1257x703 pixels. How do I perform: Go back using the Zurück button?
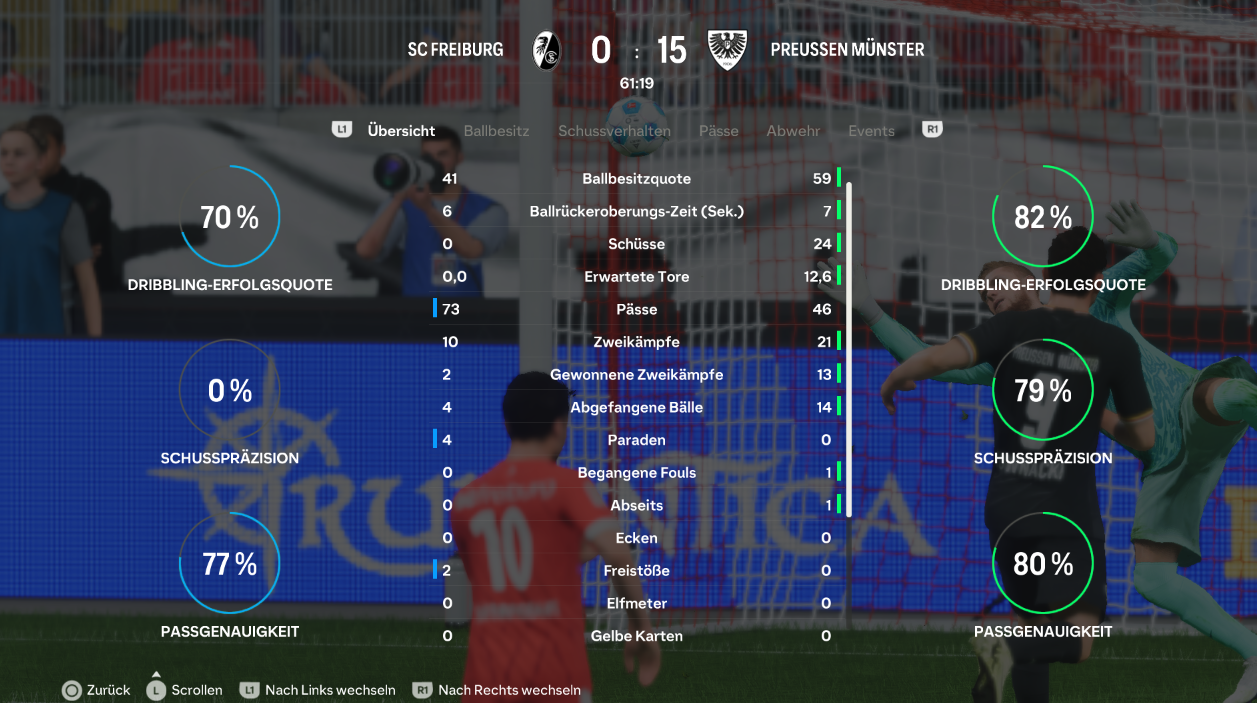[x=97, y=690]
